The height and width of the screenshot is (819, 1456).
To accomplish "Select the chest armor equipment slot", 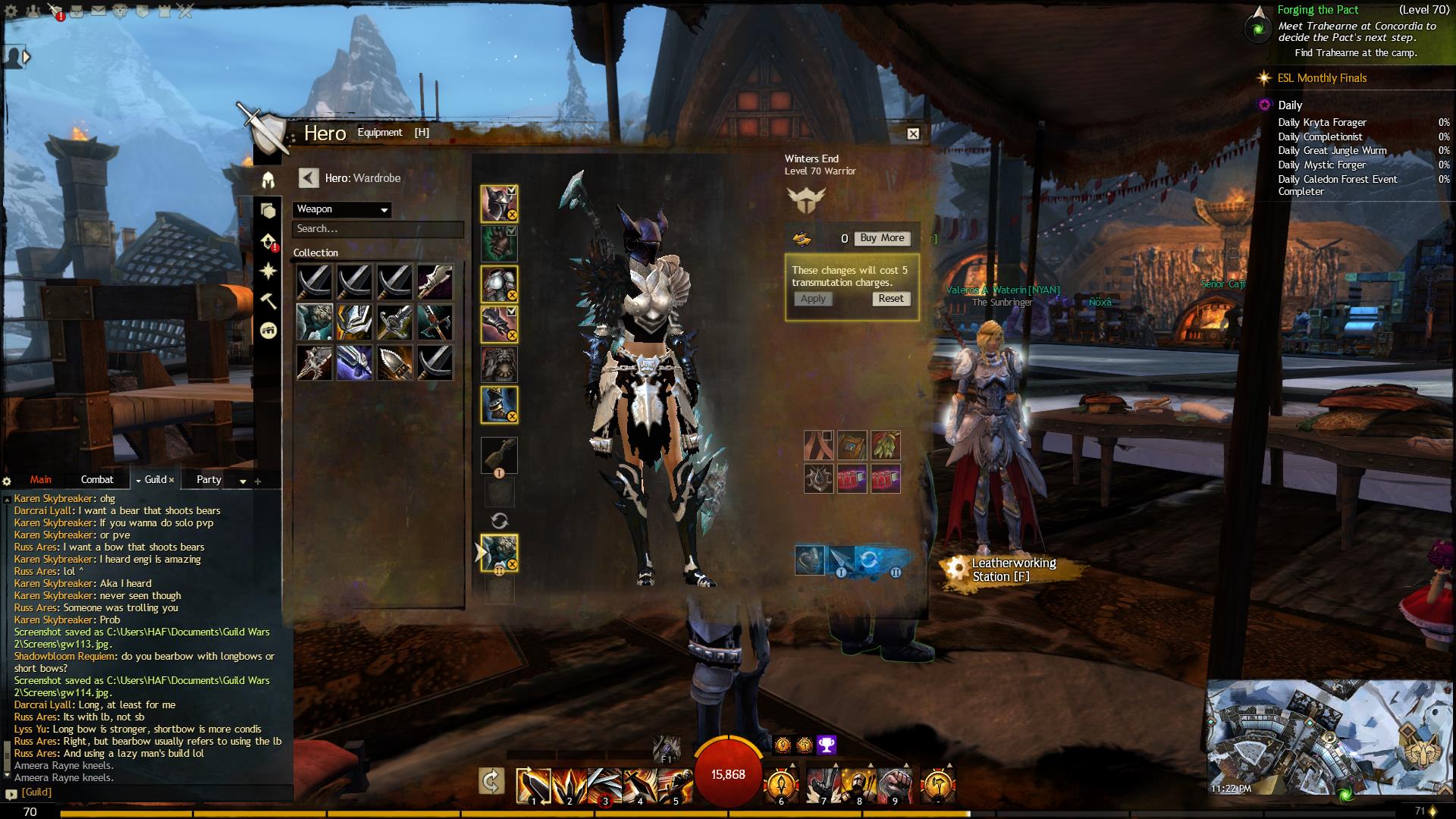I will click(x=499, y=284).
